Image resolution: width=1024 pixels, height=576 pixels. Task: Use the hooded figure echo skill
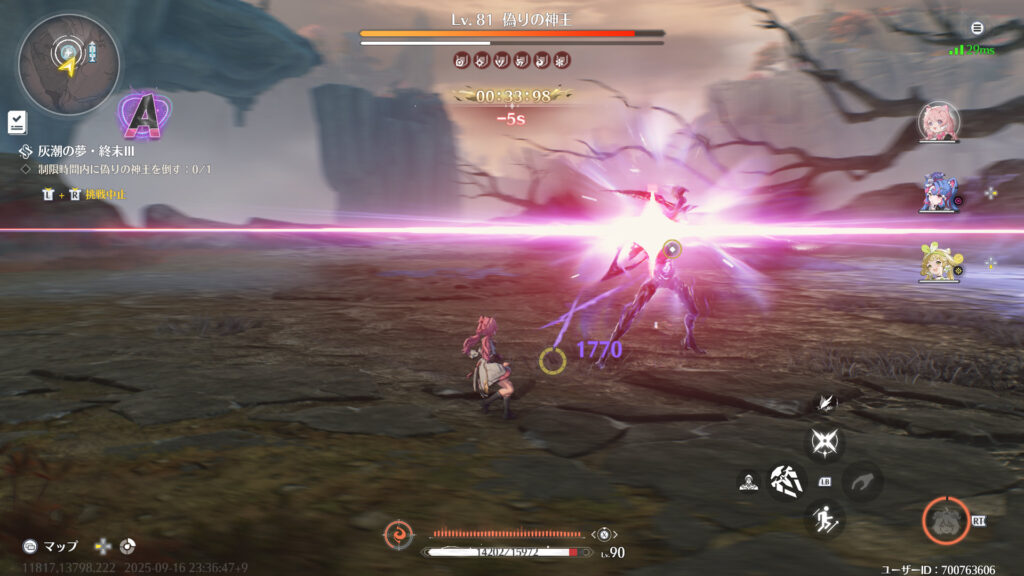[x=747, y=482]
